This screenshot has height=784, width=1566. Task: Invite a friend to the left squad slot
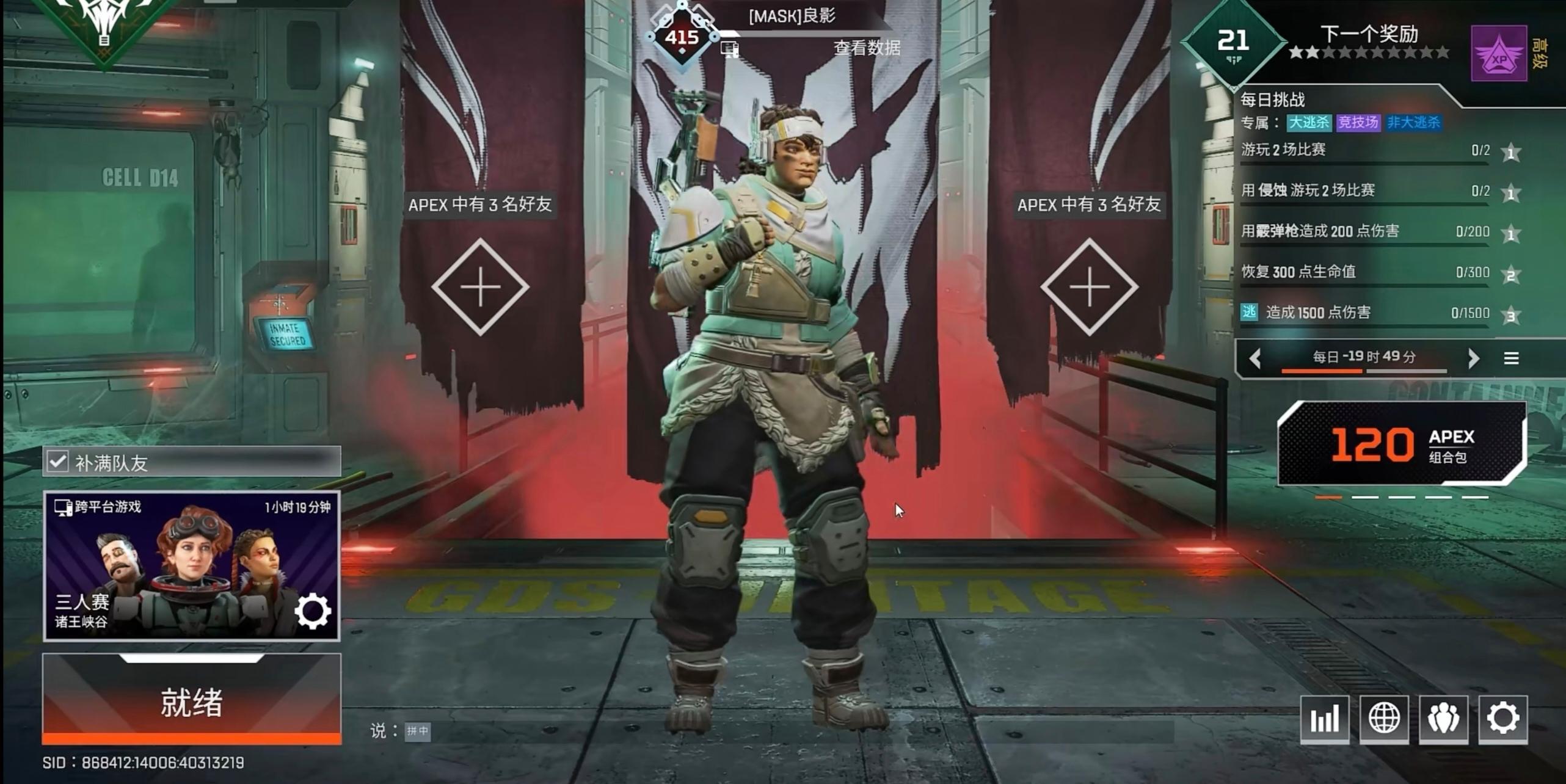tap(480, 287)
